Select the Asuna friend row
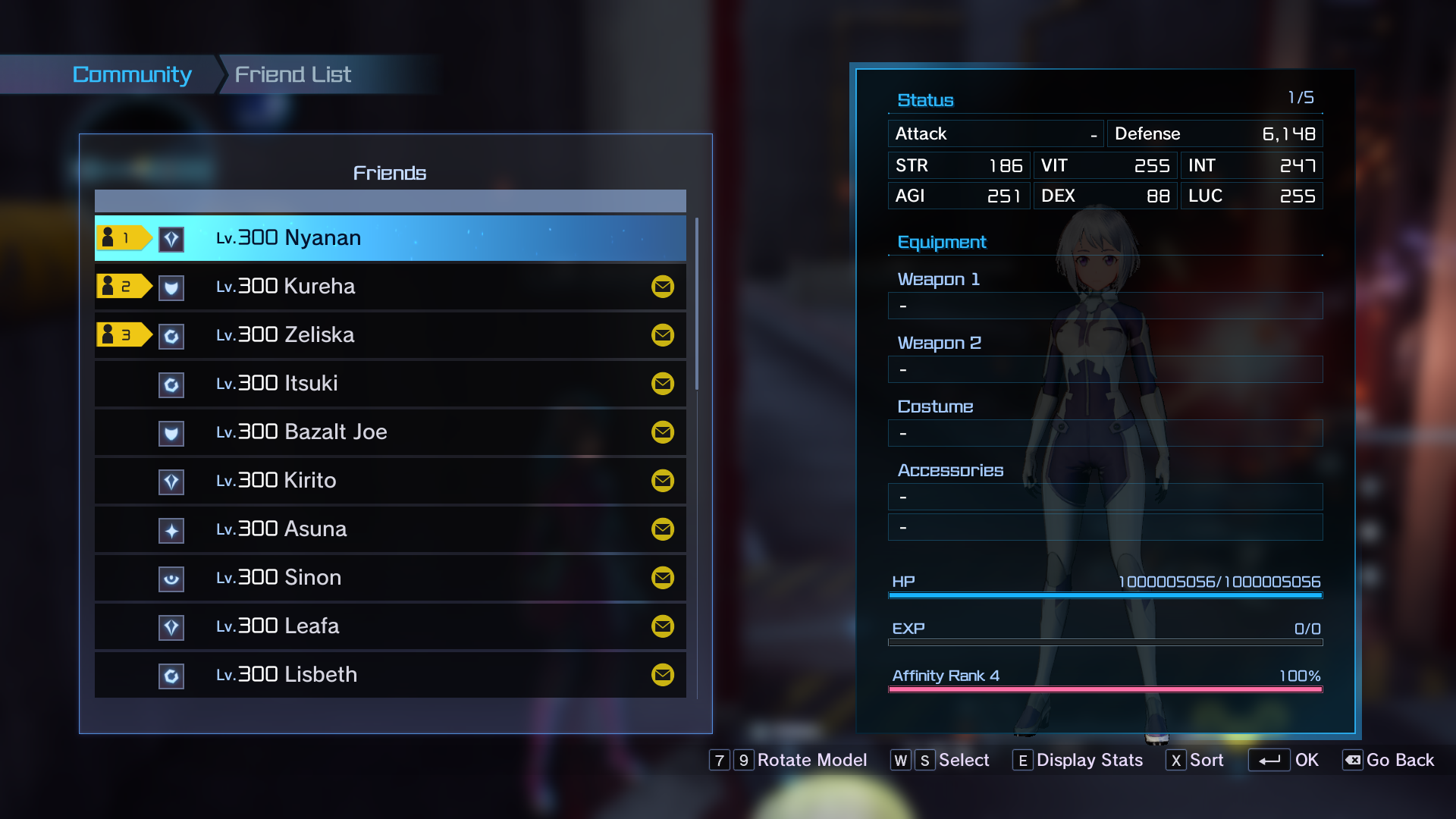 [x=390, y=529]
